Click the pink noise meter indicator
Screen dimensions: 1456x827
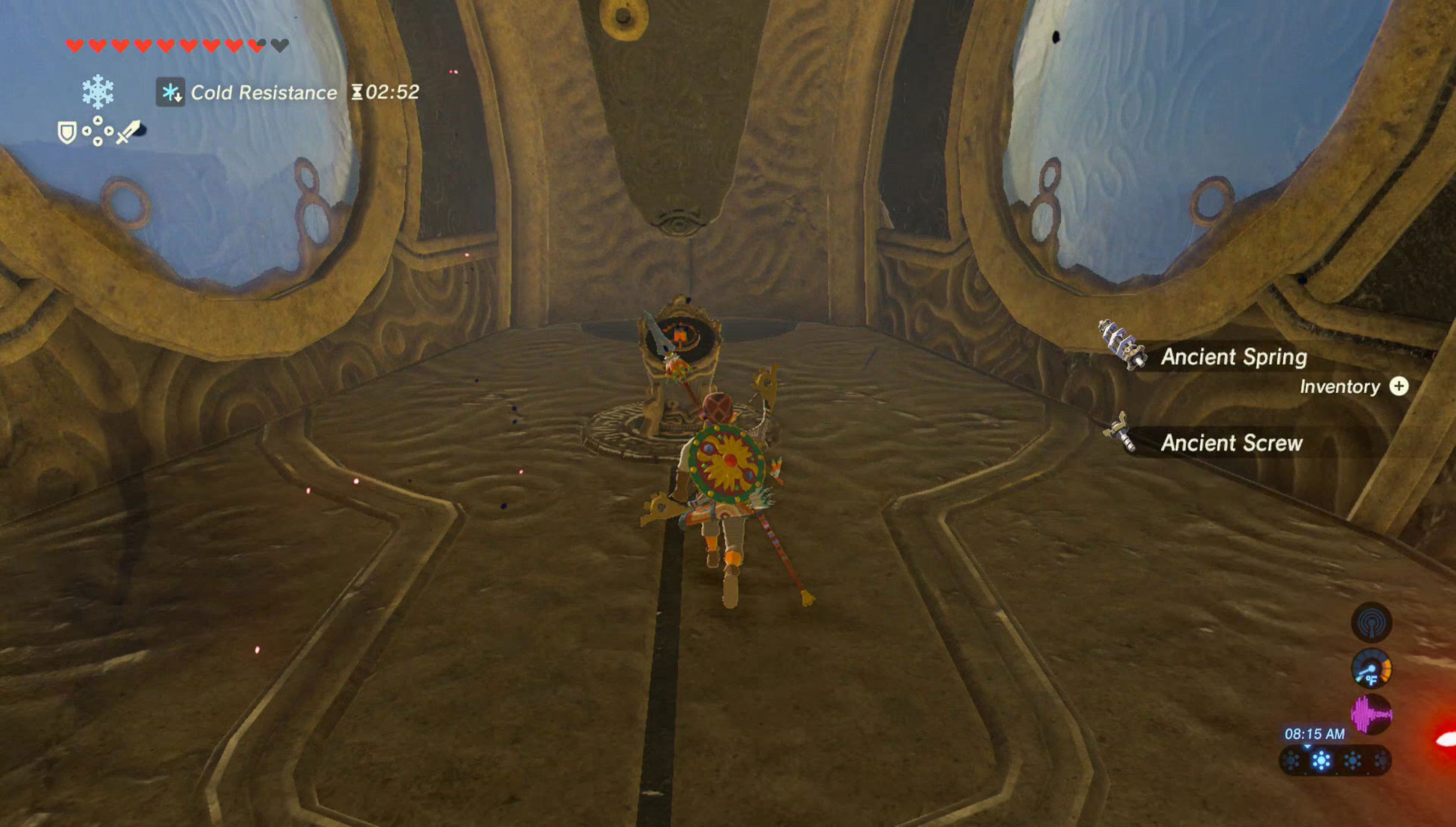[x=1372, y=714]
